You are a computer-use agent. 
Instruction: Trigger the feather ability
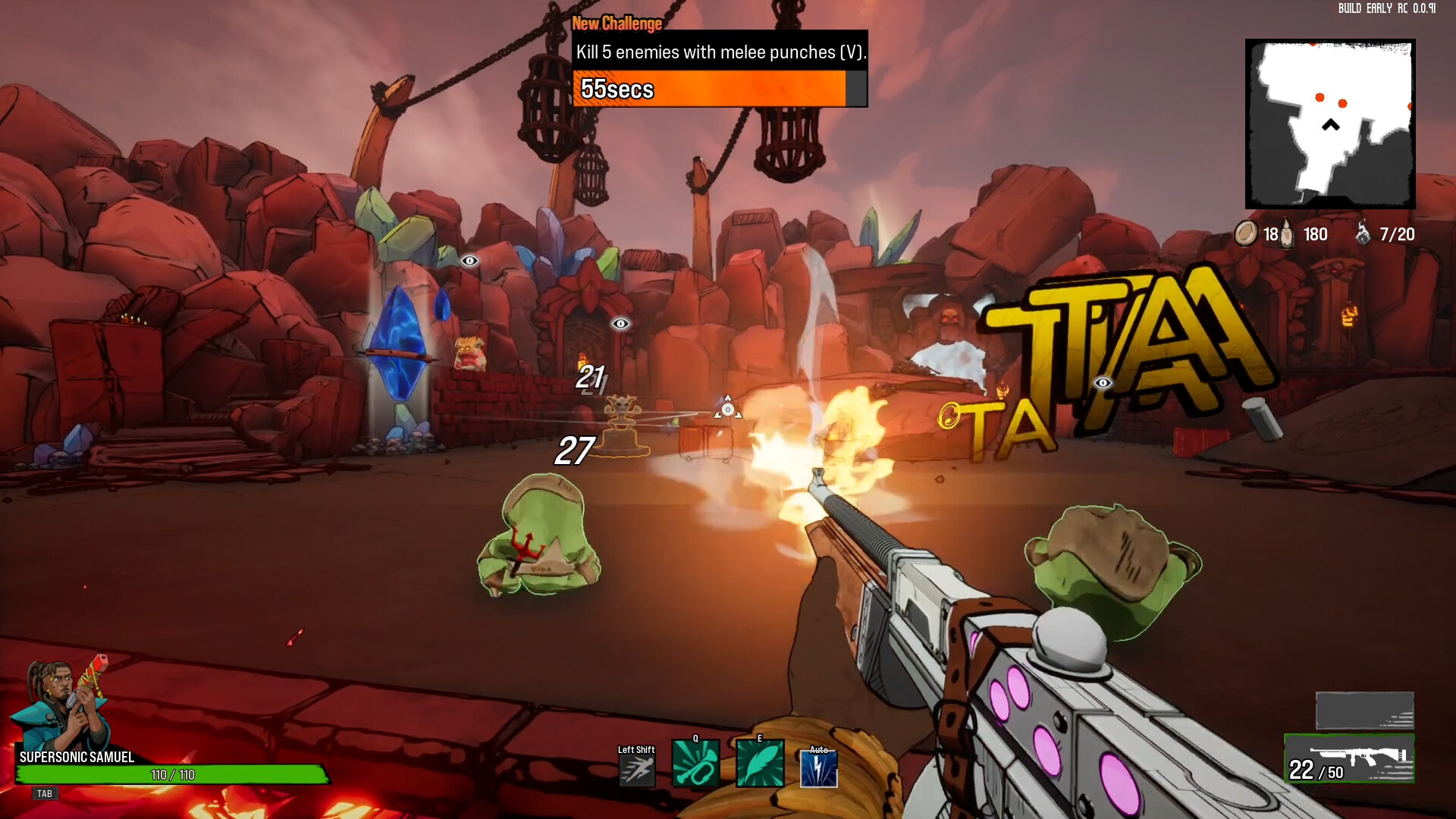click(760, 764)
